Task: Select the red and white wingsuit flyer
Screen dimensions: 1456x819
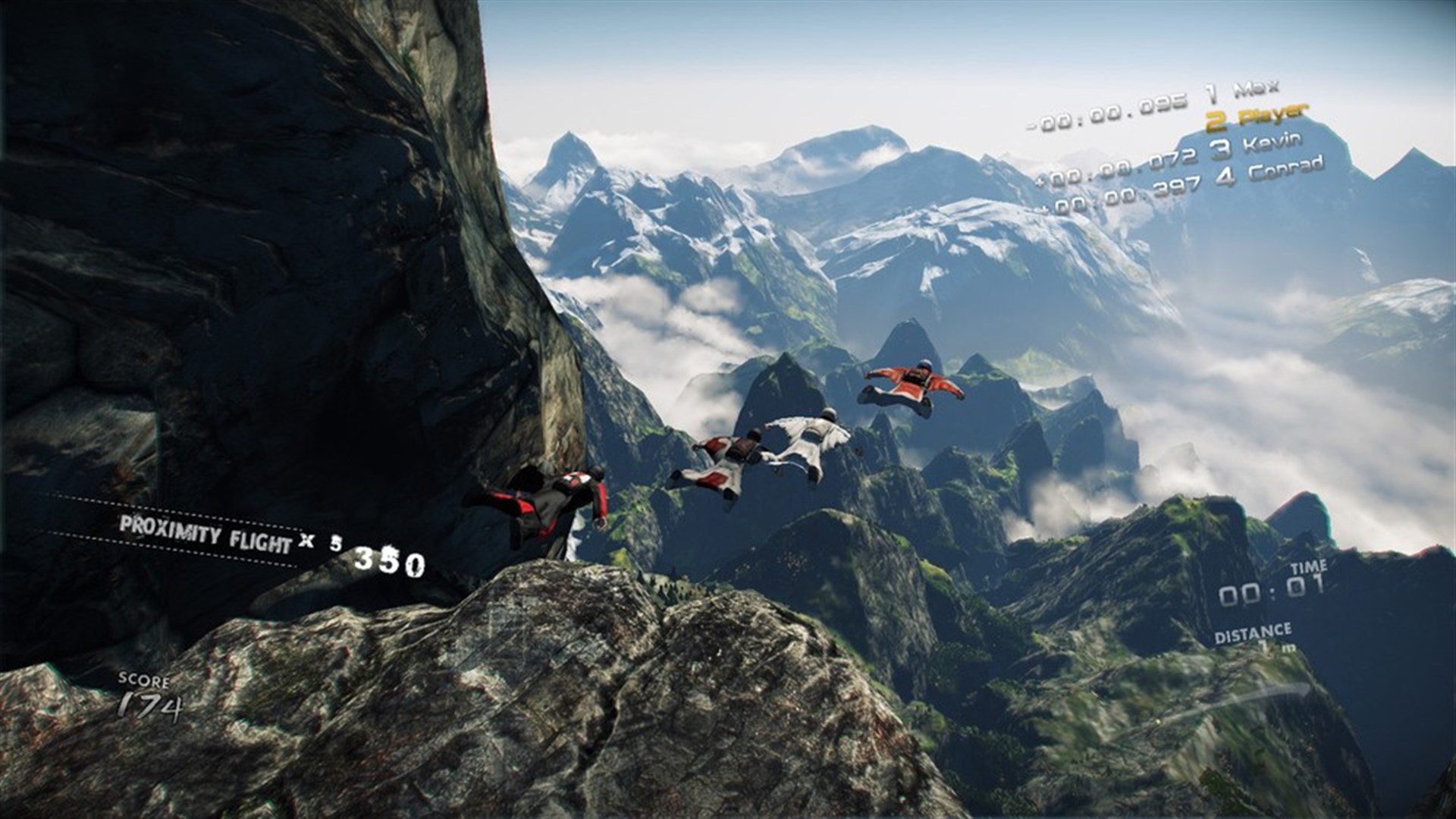Action: (732, 455)
